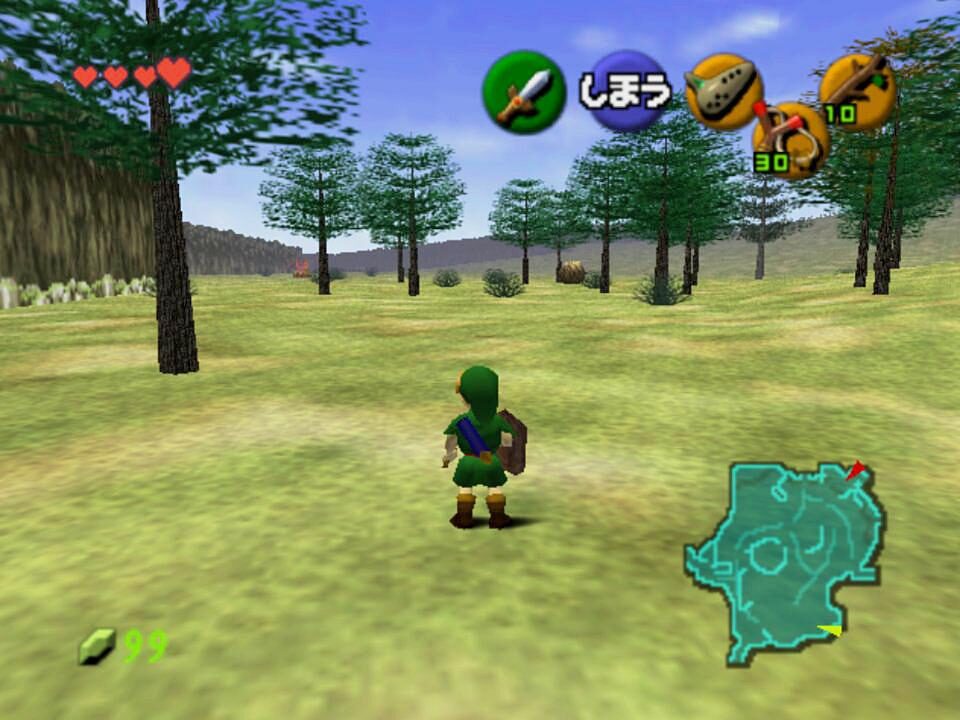
Task: Choose the Fairy Ocarina item icon
Action: [723, 91]
